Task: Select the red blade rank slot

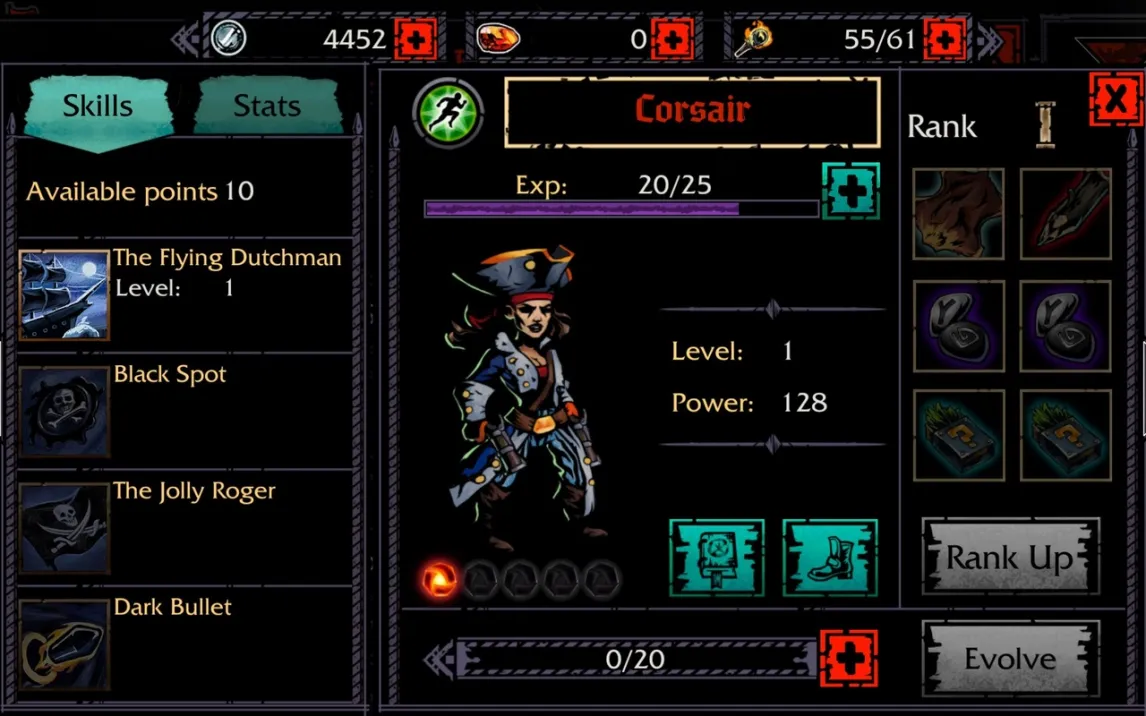Action: [x=1065, y=214]
